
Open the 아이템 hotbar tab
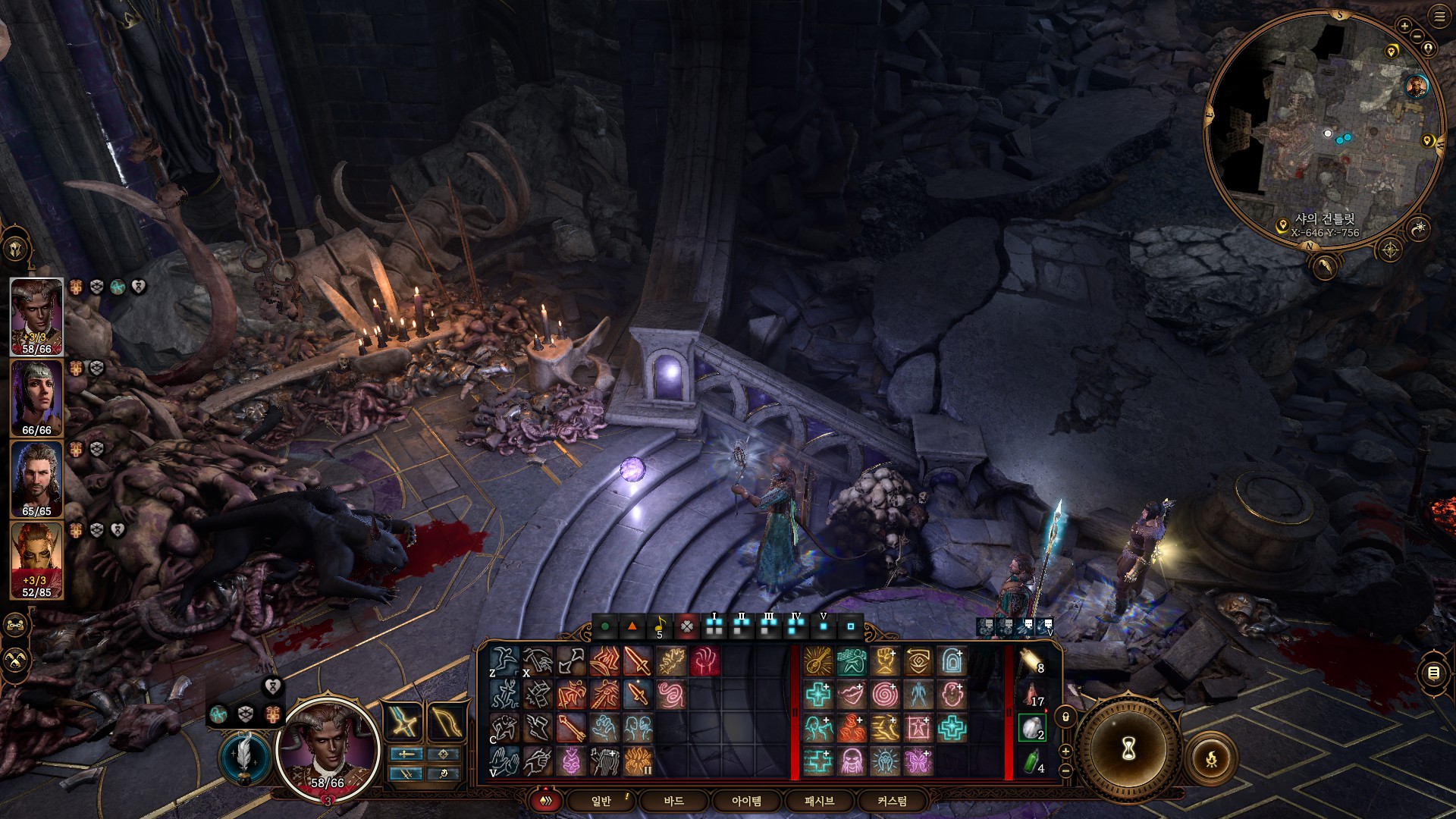(746, 801)
